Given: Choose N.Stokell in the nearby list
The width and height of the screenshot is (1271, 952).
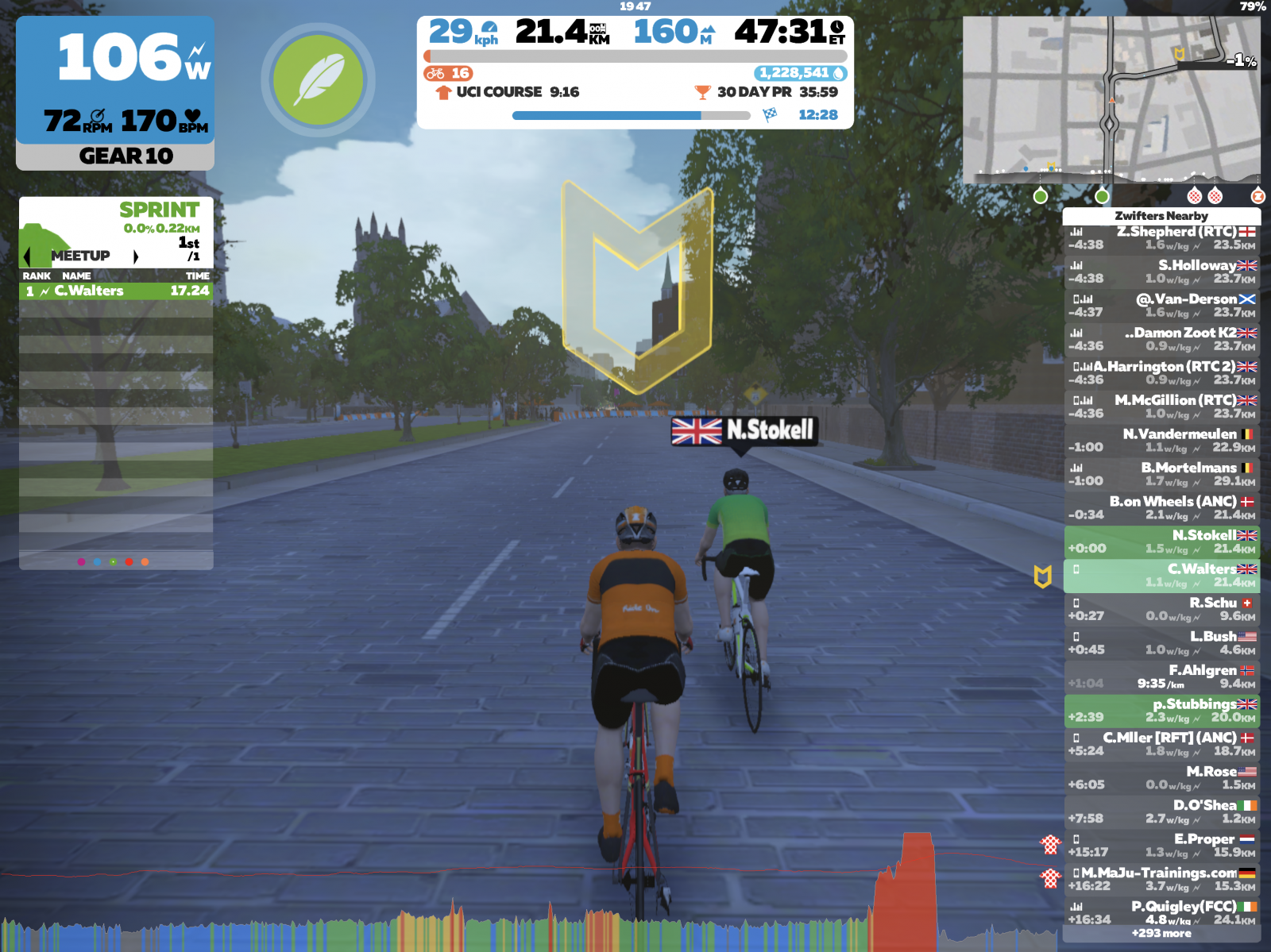Looking at the screenshot, I should [x=1161, y=542].
